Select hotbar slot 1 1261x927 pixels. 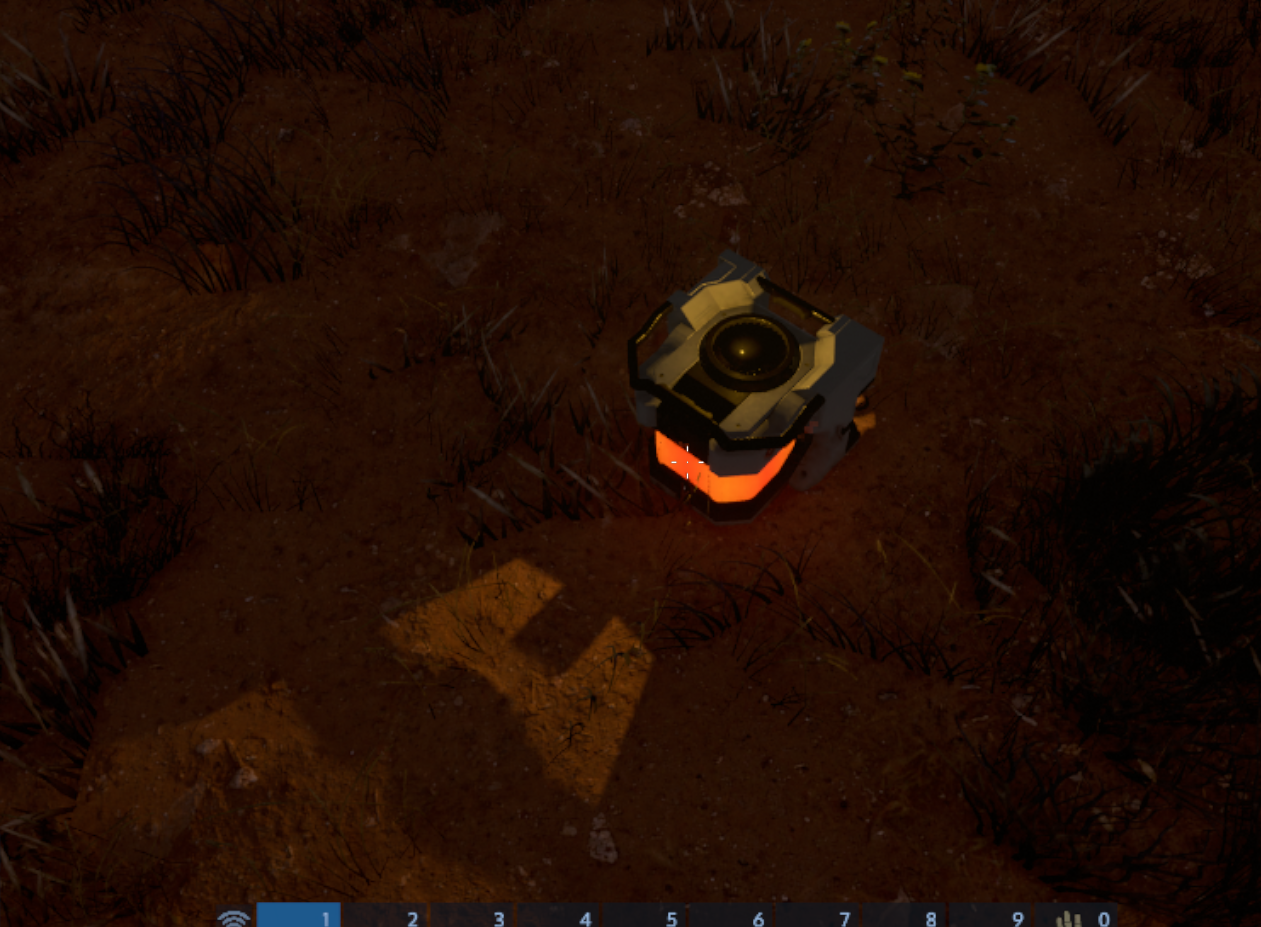click(299, 916)
